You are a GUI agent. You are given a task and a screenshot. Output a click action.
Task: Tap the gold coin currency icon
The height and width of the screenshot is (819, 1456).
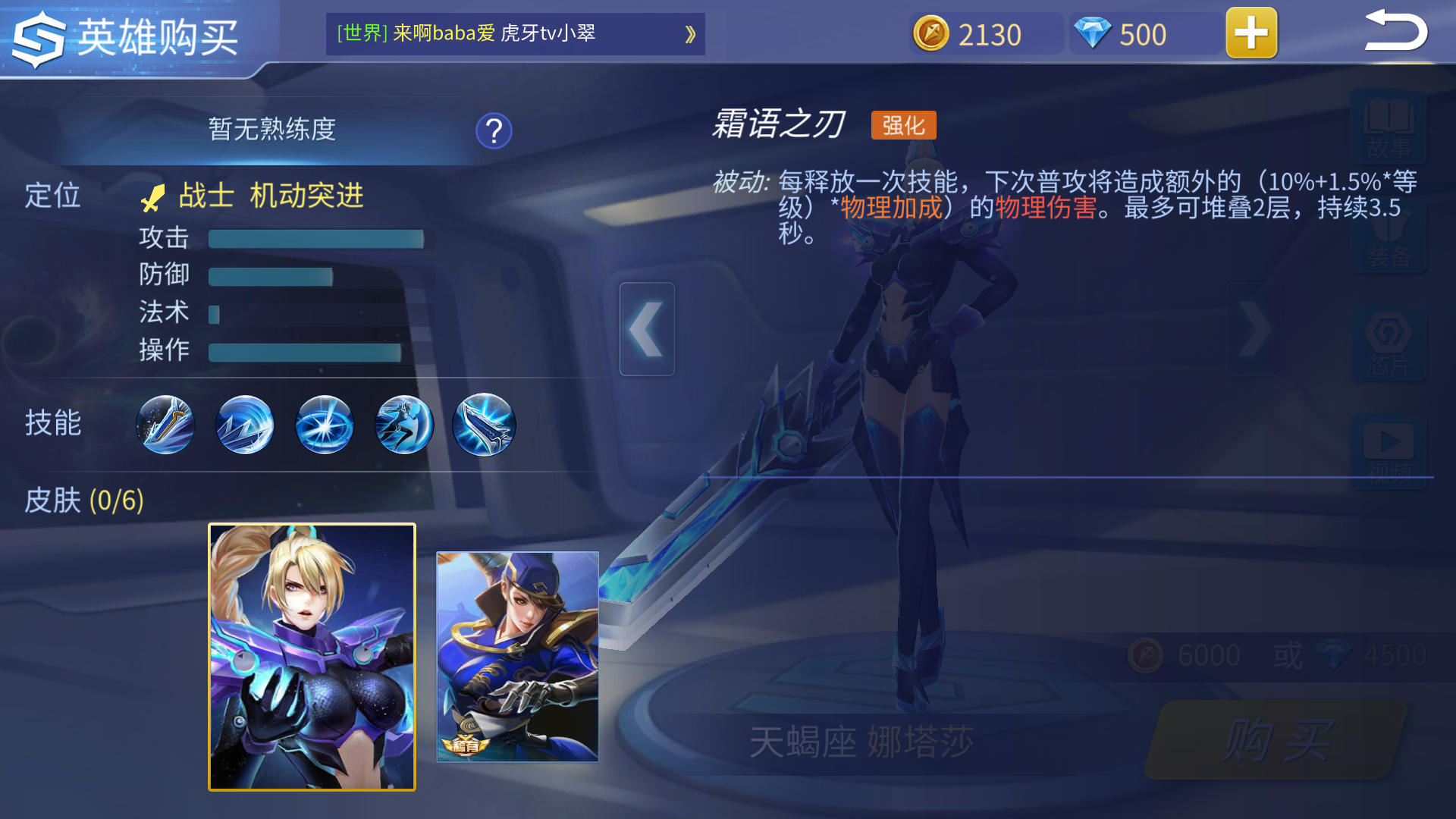931,33
